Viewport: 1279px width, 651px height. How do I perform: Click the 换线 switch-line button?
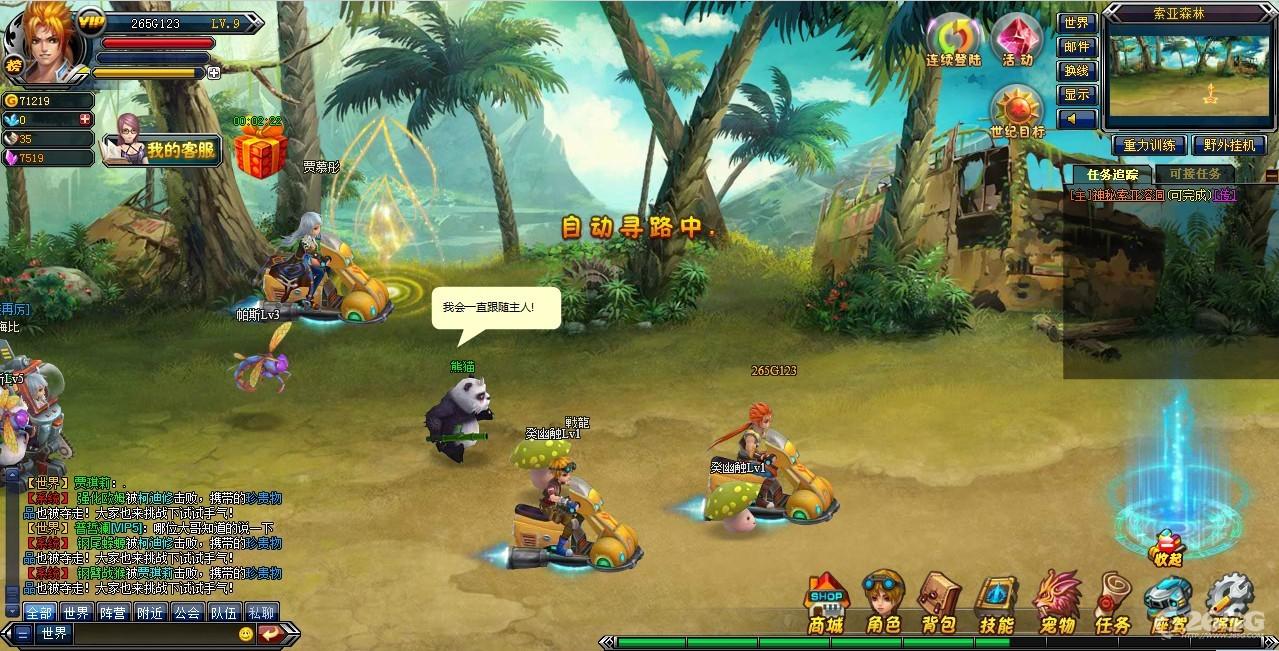pos(1077,71)
